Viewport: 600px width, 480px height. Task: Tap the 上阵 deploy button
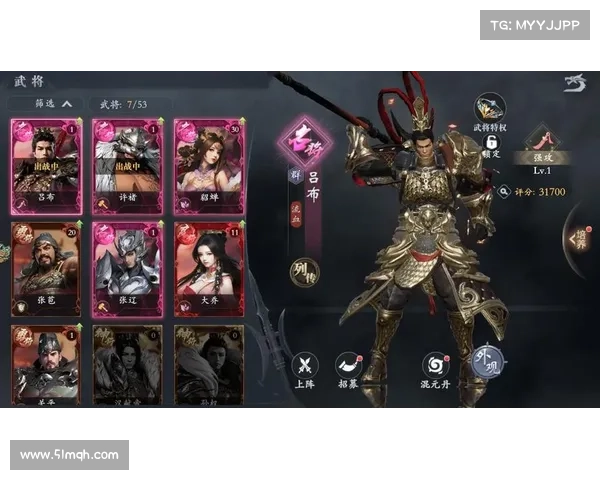tap(304, 368)
